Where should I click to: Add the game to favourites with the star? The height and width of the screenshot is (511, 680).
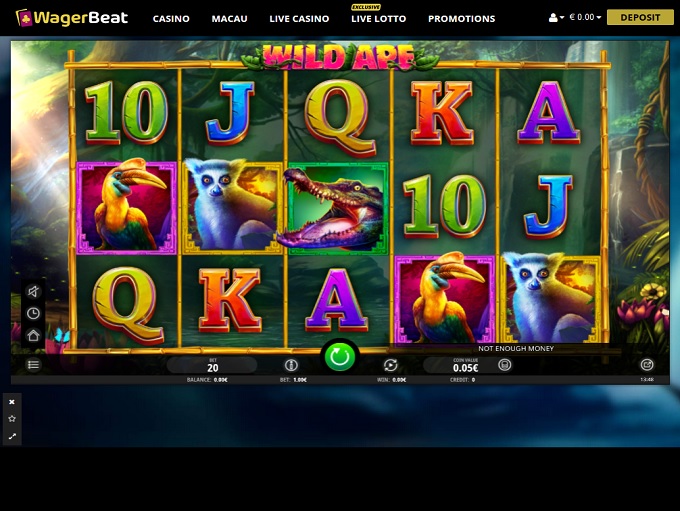(12, 419)
